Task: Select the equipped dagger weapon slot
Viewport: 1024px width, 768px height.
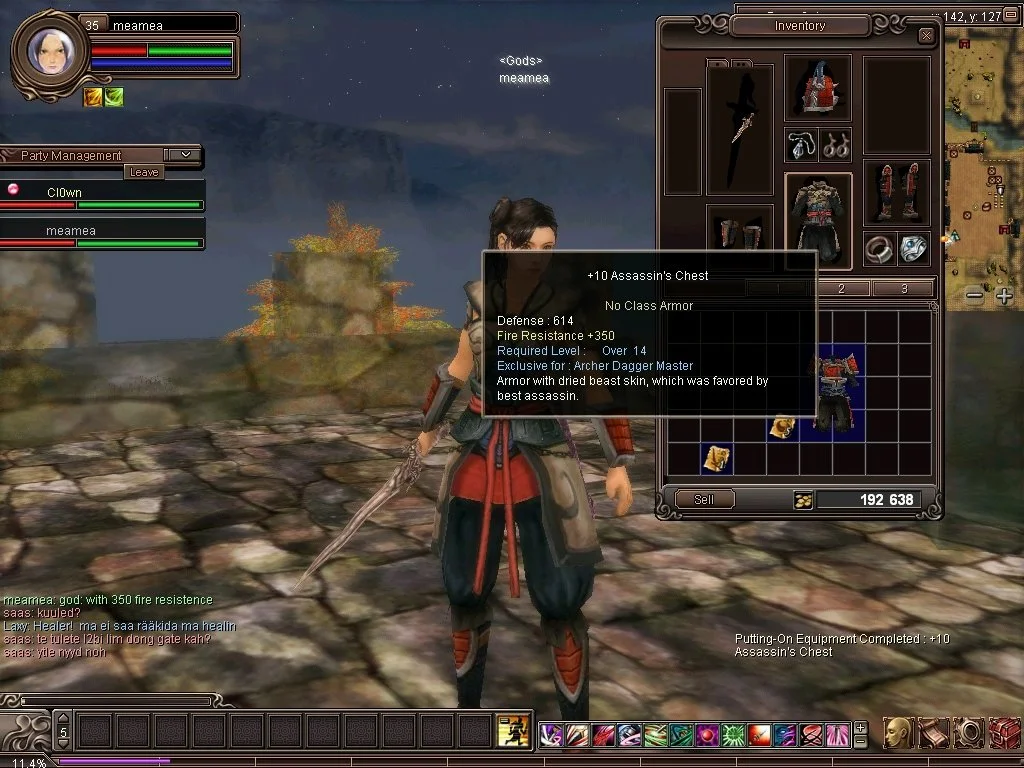Action: tap(739, 129)
